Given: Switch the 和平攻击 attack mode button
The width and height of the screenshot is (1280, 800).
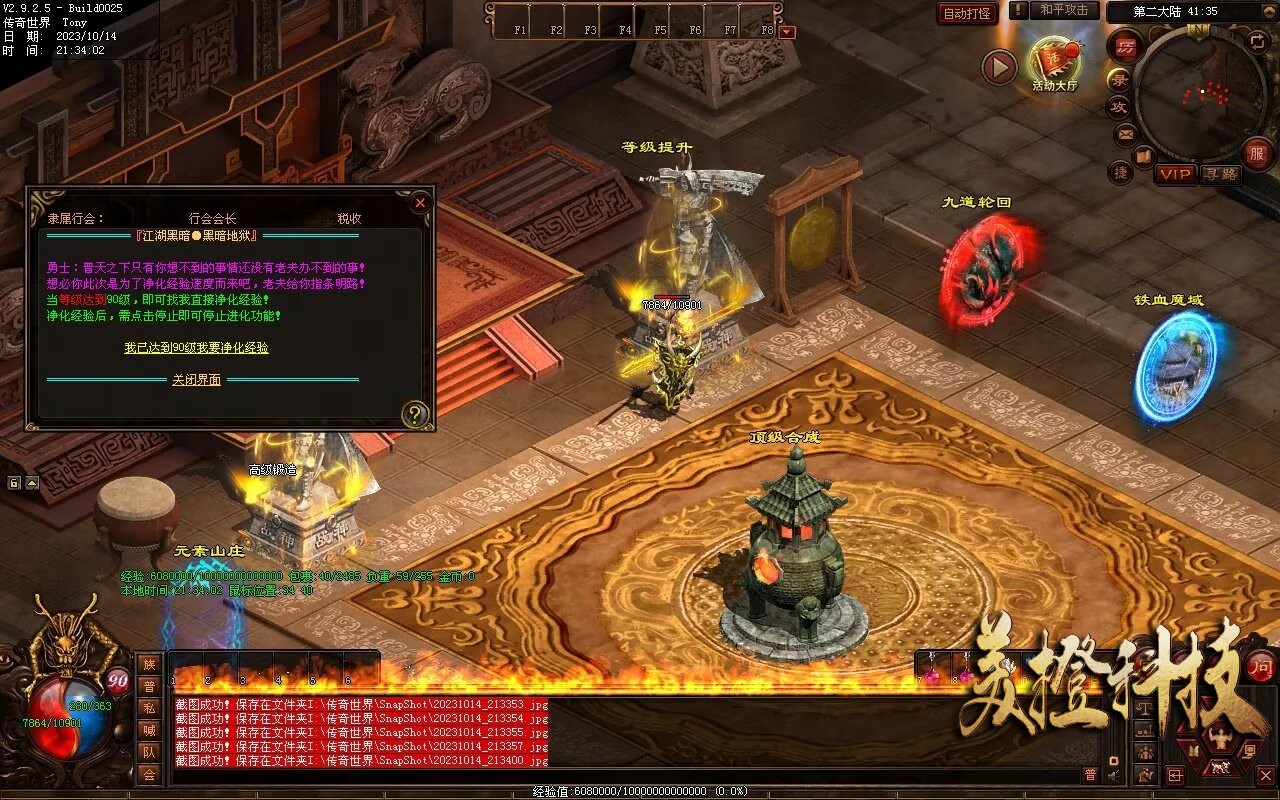Looking at the screenshot, I should point(1063,10).
